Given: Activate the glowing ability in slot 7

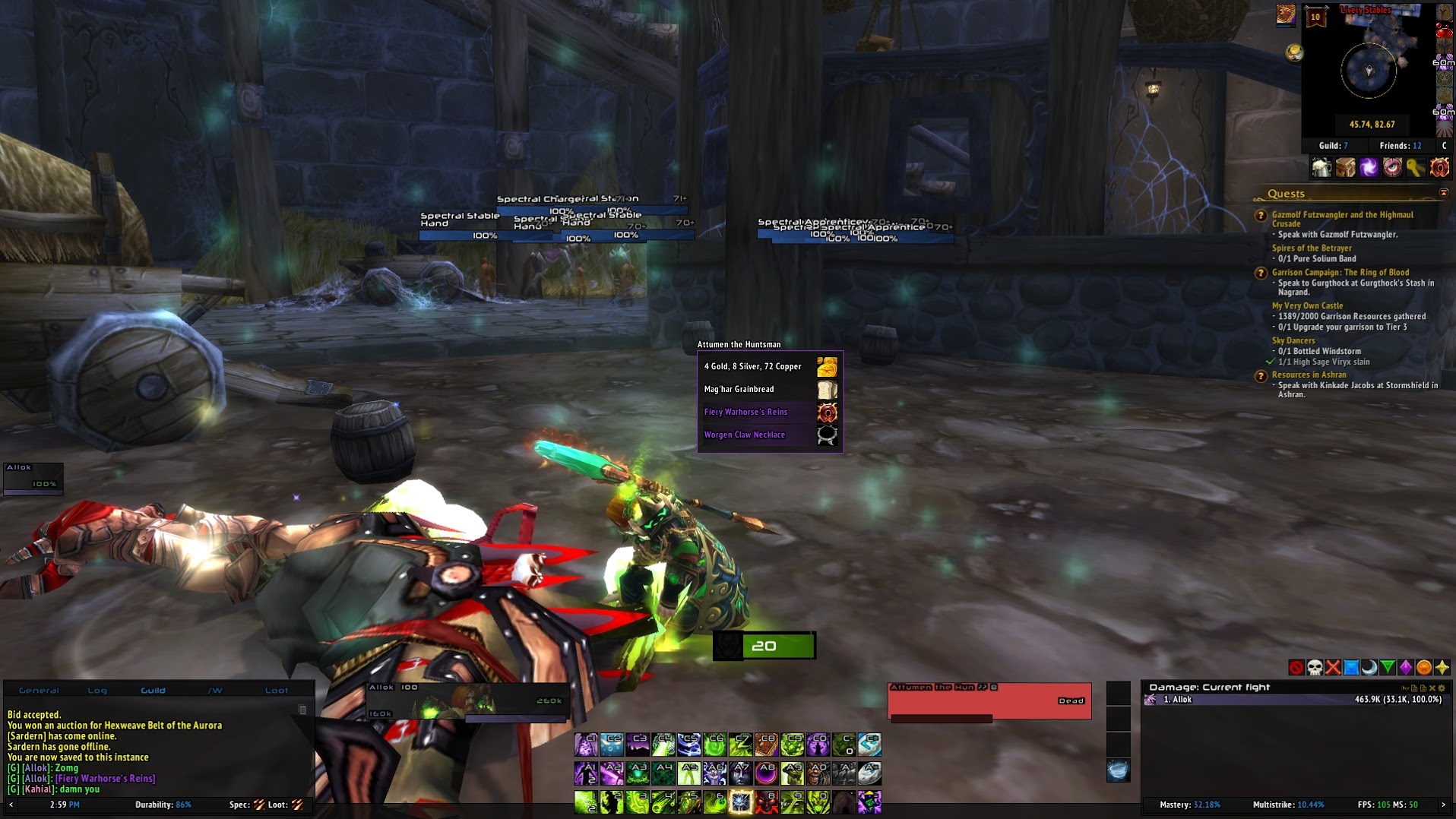Looking at the screenshot, I should (740, 802).
